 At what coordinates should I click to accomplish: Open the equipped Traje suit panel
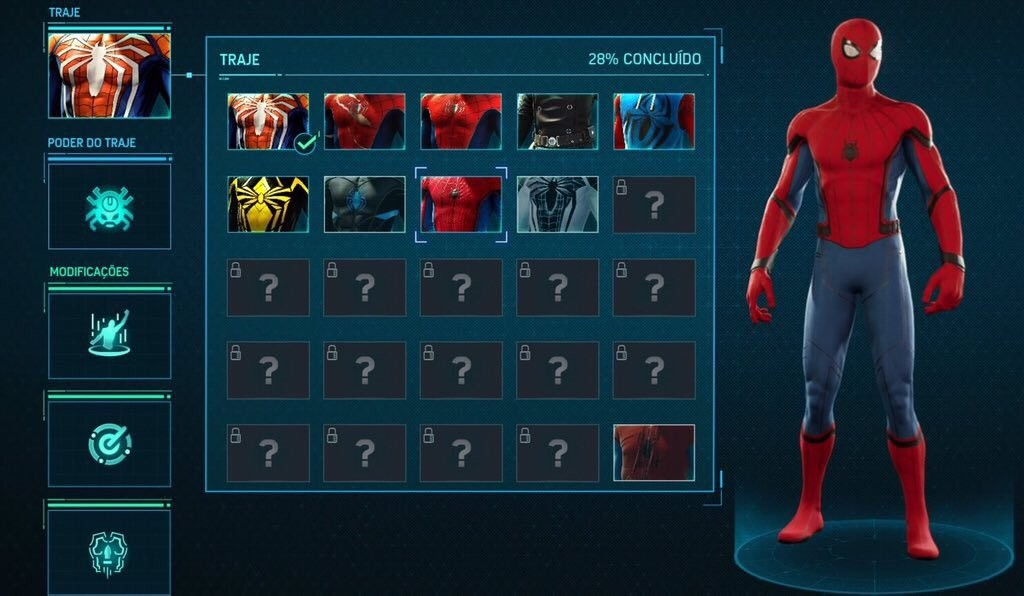click(109, 75)
